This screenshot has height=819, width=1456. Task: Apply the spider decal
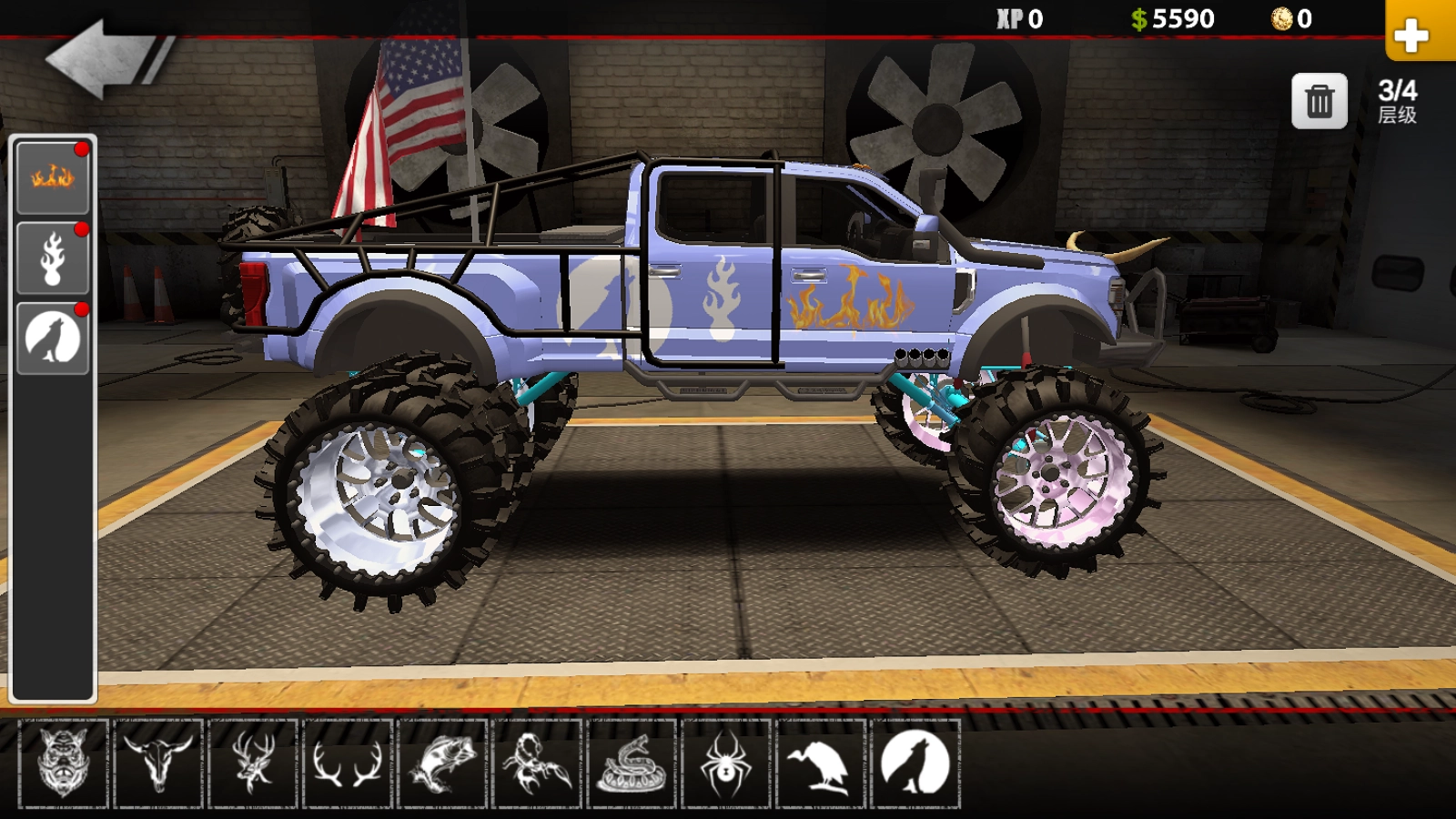pyautogui.click(x=726, y=763)
